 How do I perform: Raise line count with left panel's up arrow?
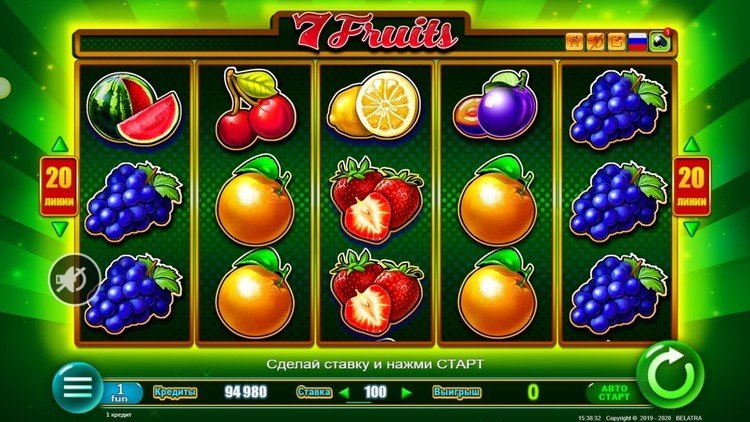pyautogui.click(x=57, y=144)
